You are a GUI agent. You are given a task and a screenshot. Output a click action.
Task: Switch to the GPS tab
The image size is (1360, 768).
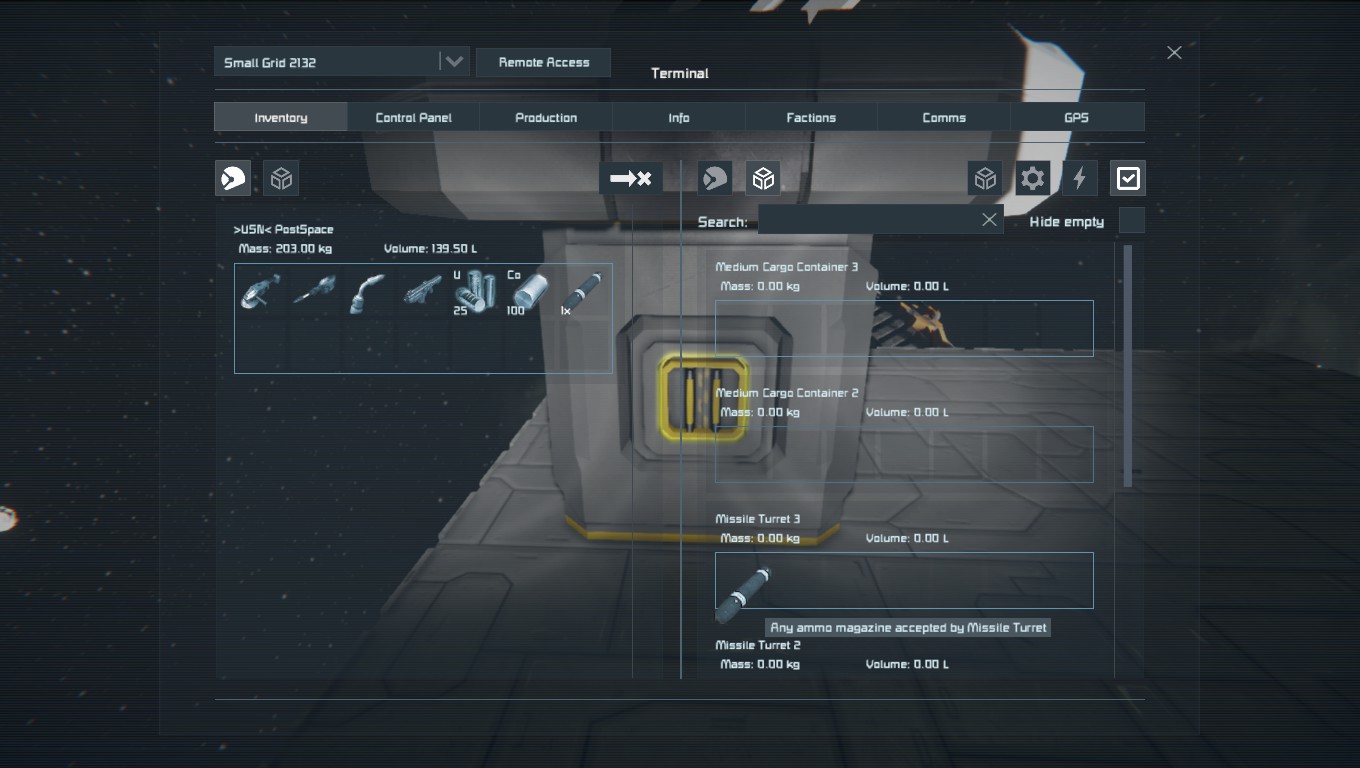click(1076, 117)
